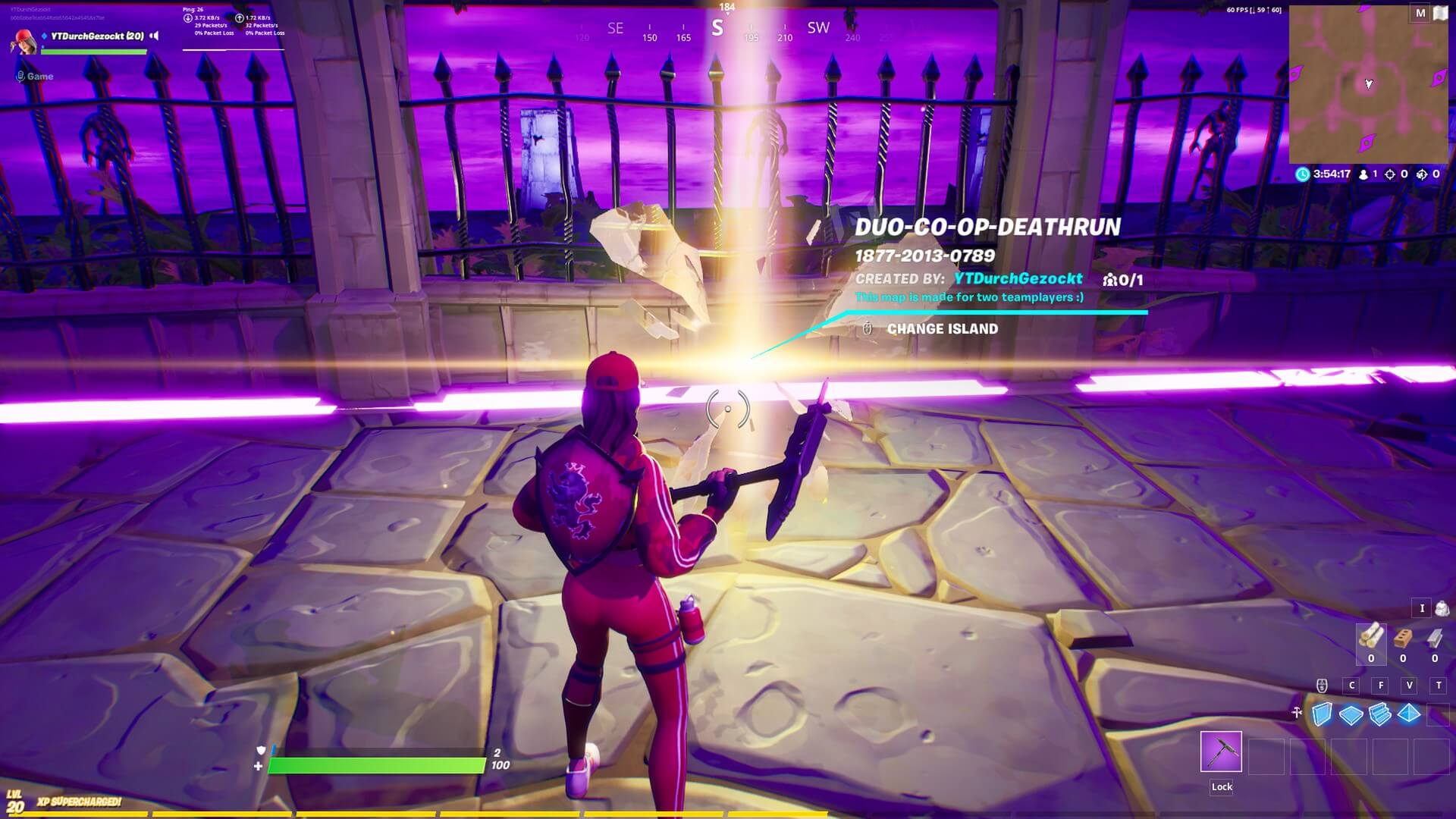Click the eliminations crosshair counter icon

click(1390, 175)
